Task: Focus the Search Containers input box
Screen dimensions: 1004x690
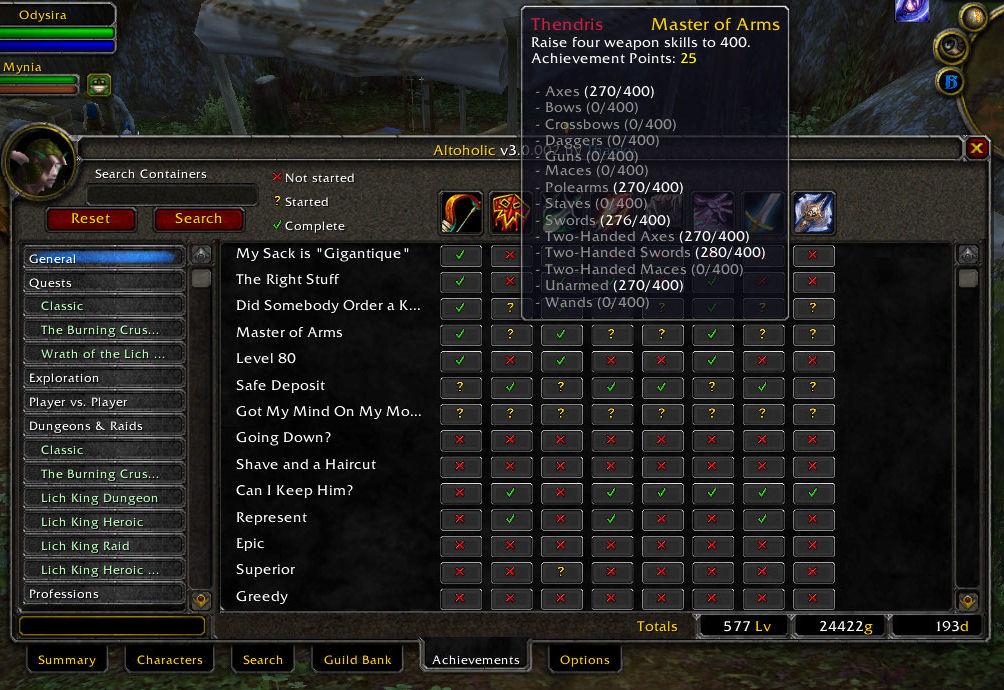Action: 172,194
